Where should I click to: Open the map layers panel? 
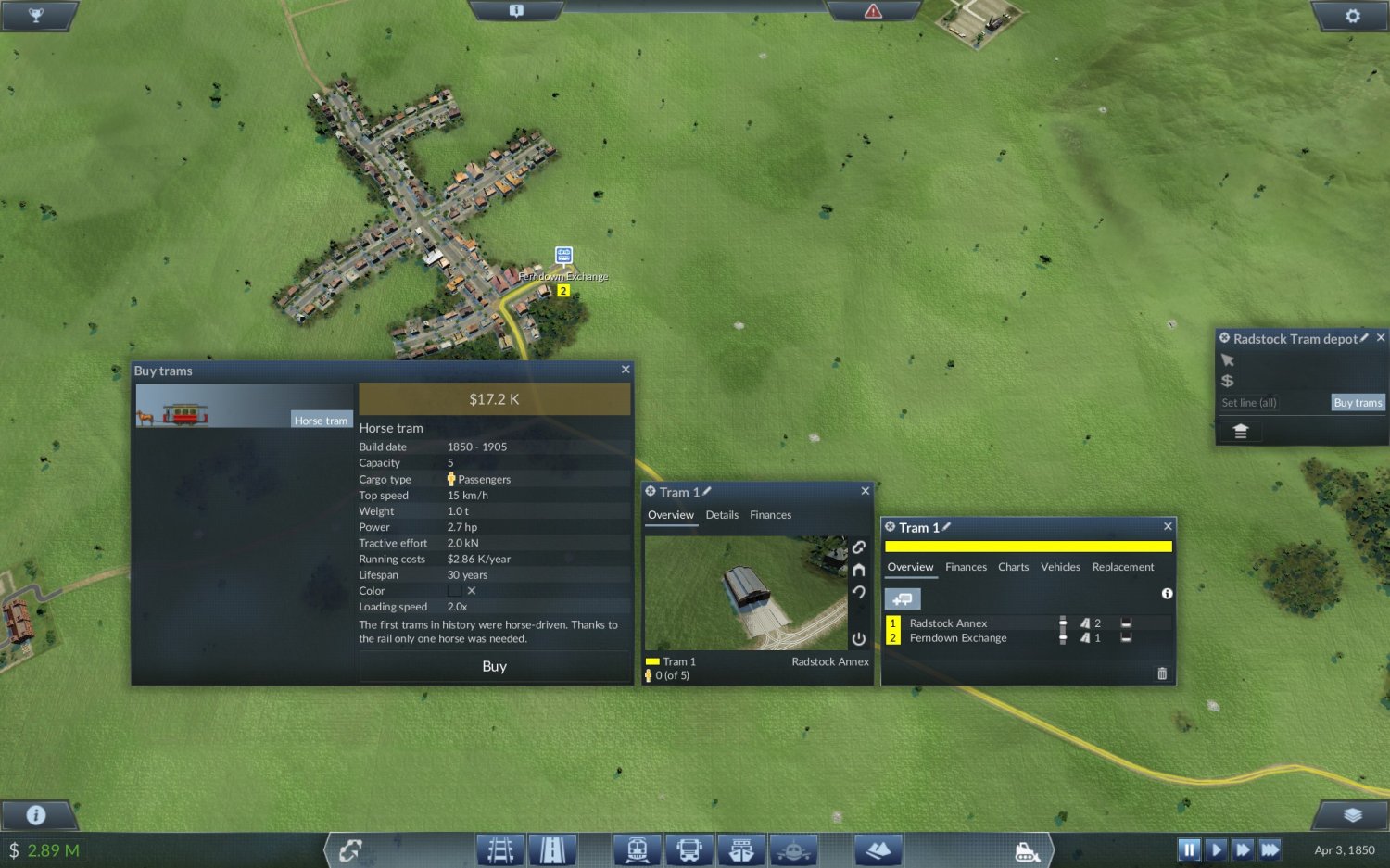(1352, 815)
